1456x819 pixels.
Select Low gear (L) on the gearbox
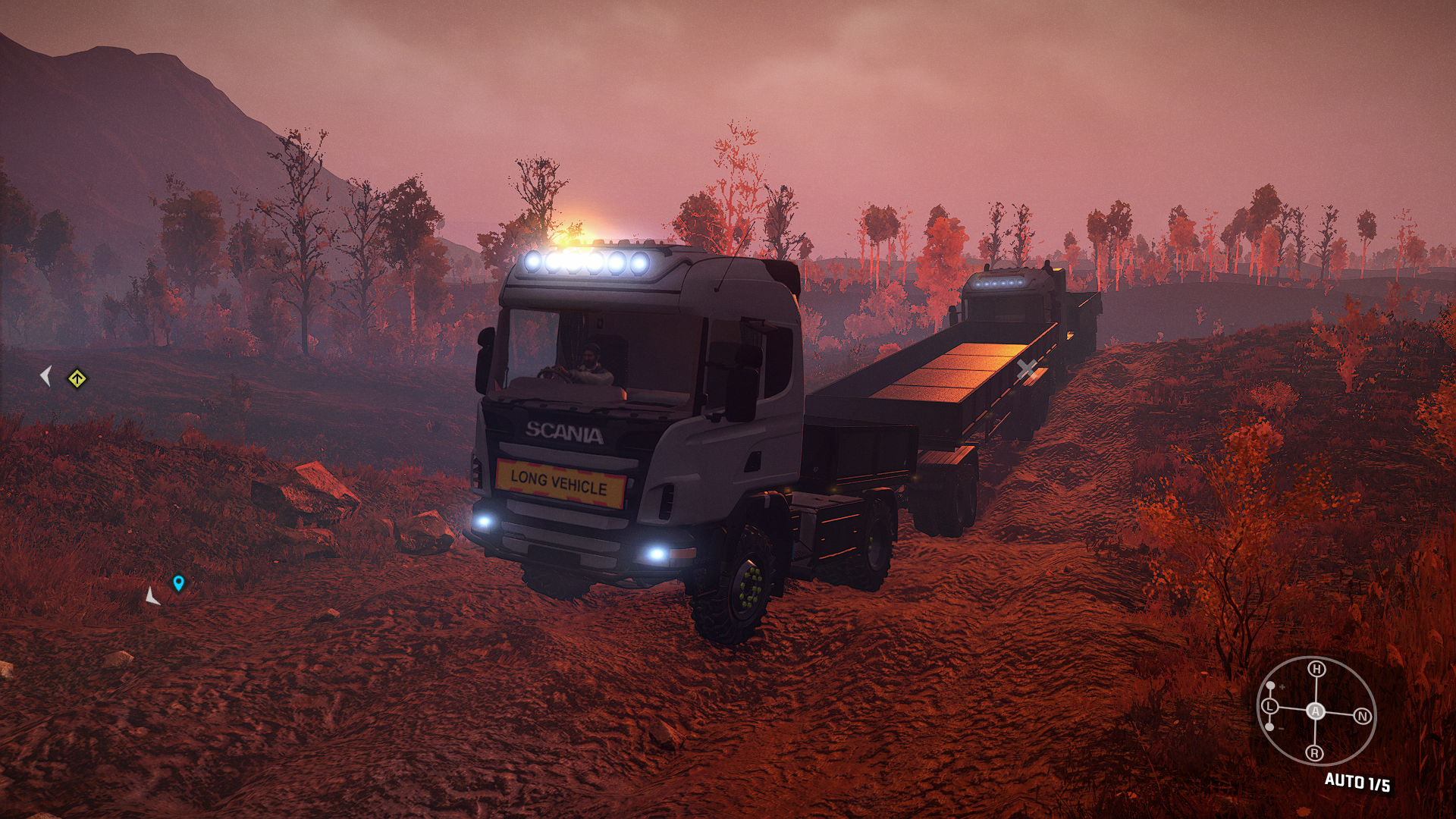point(1269,706)
